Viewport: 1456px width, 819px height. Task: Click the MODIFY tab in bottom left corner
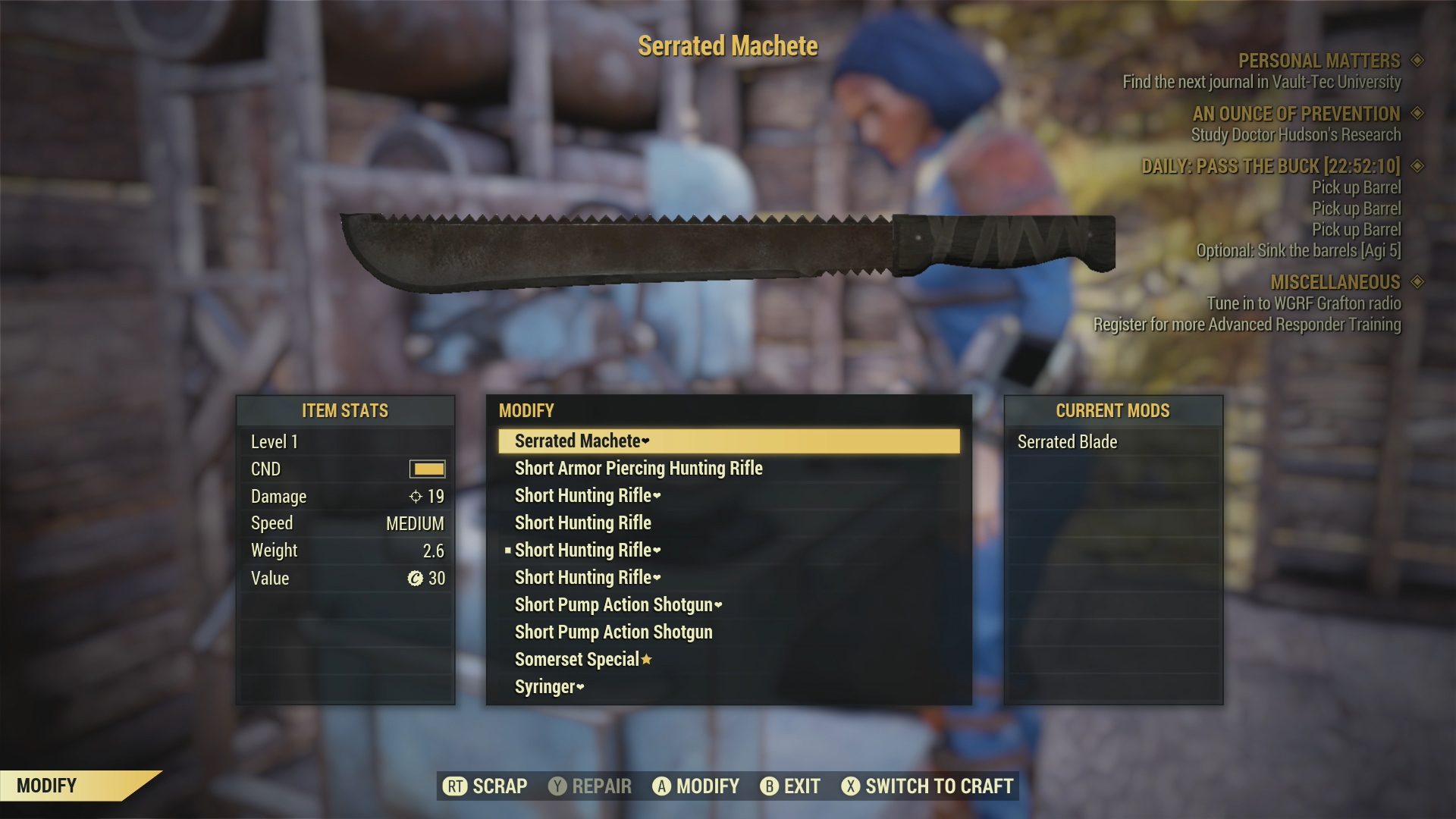(45, 786)
